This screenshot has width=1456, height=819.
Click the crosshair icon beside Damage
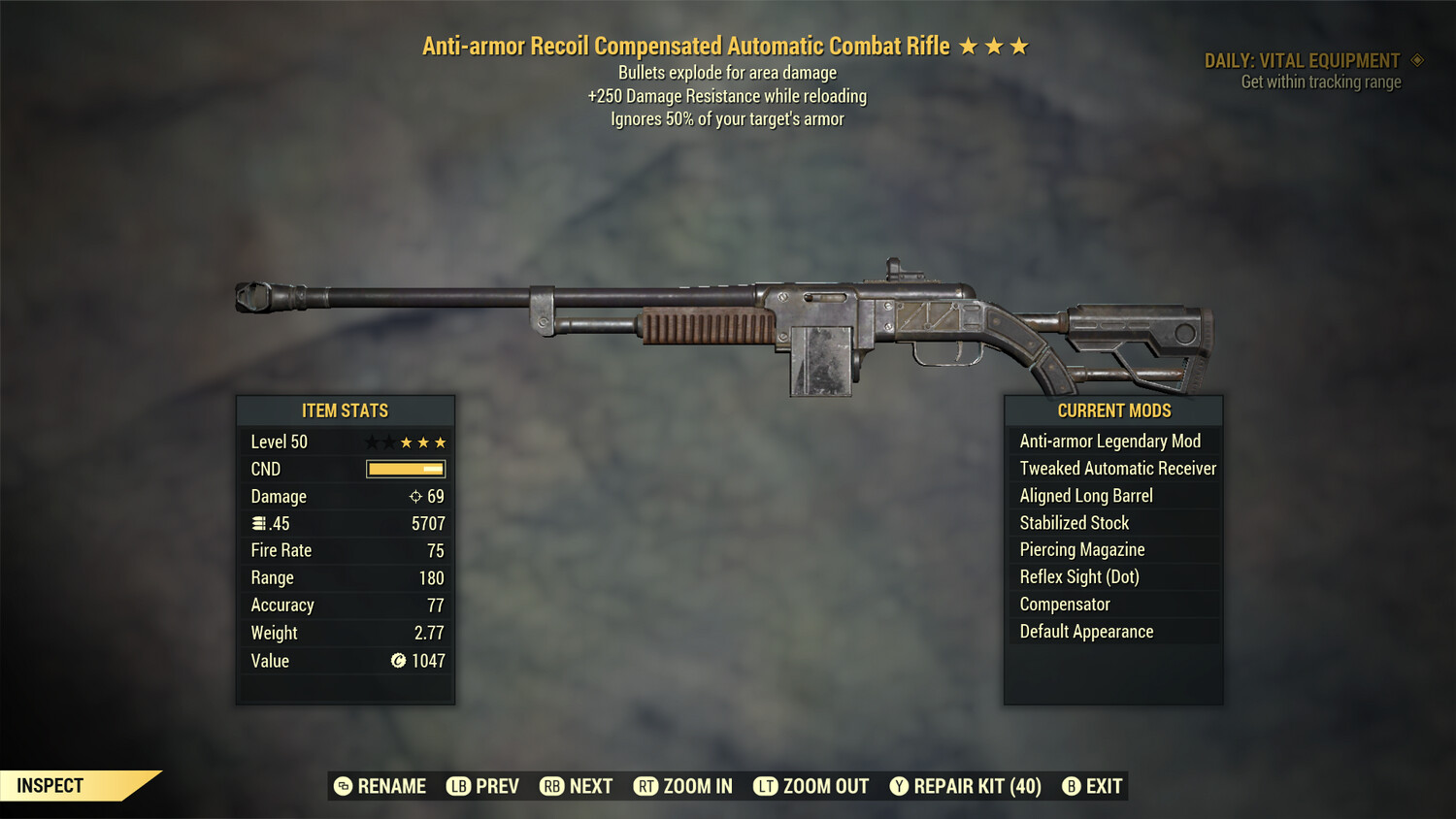(414, 496)
